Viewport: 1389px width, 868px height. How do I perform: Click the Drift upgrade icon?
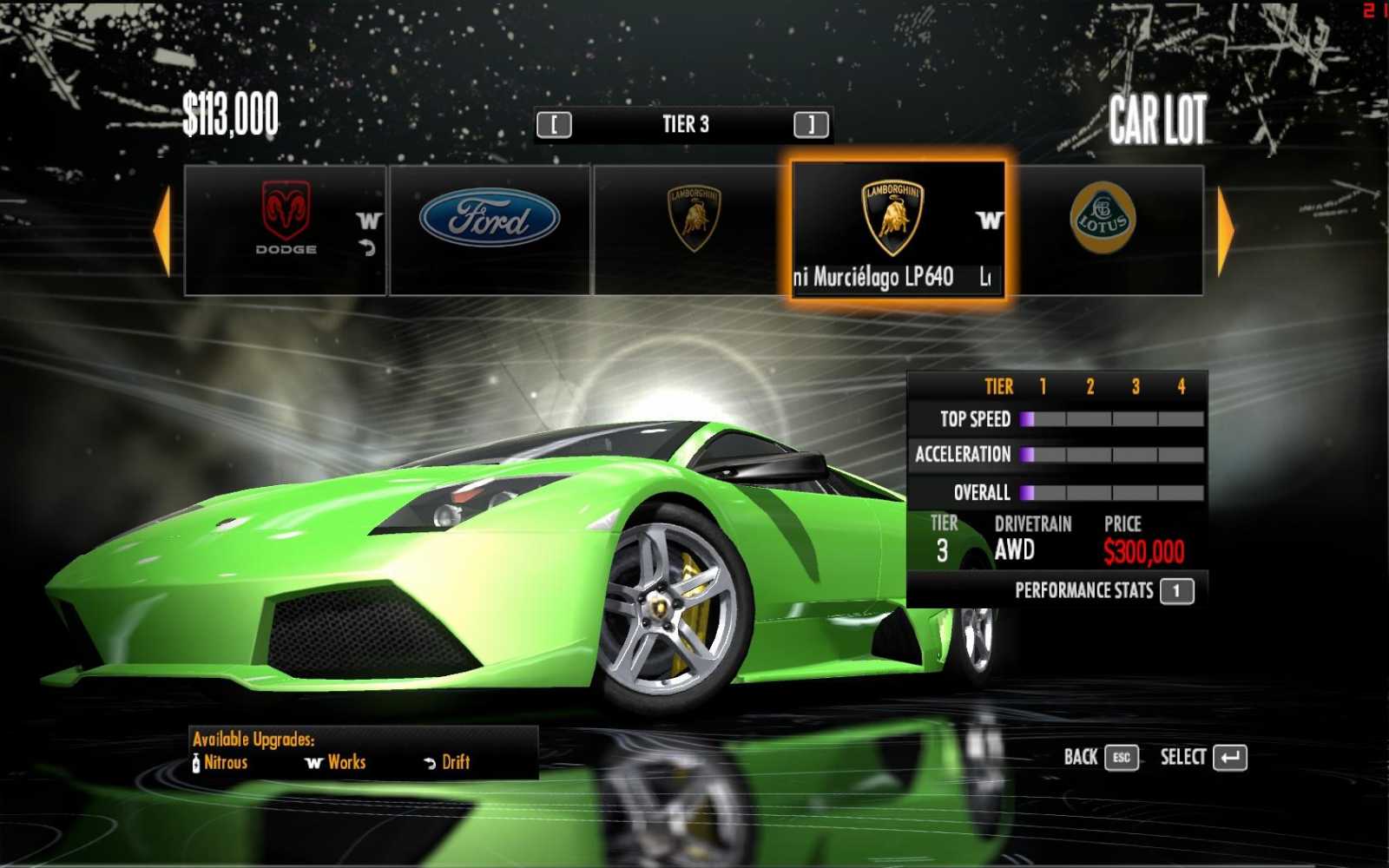[x=429, y=763]
